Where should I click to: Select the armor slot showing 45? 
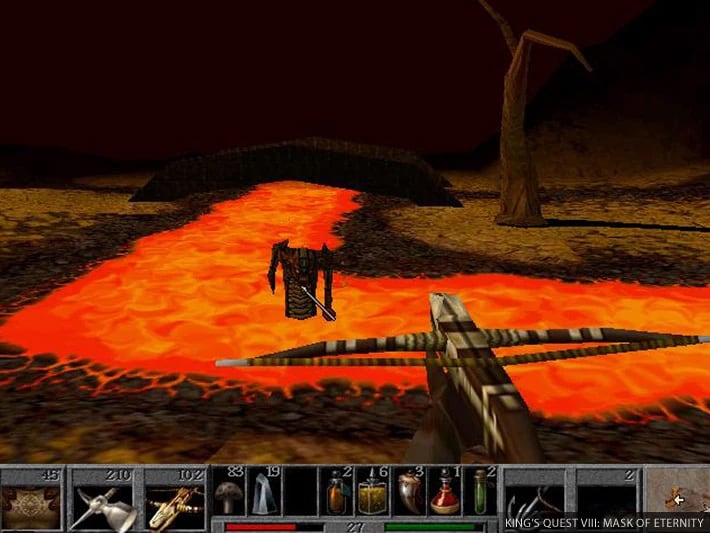click(x=32, y=498)
